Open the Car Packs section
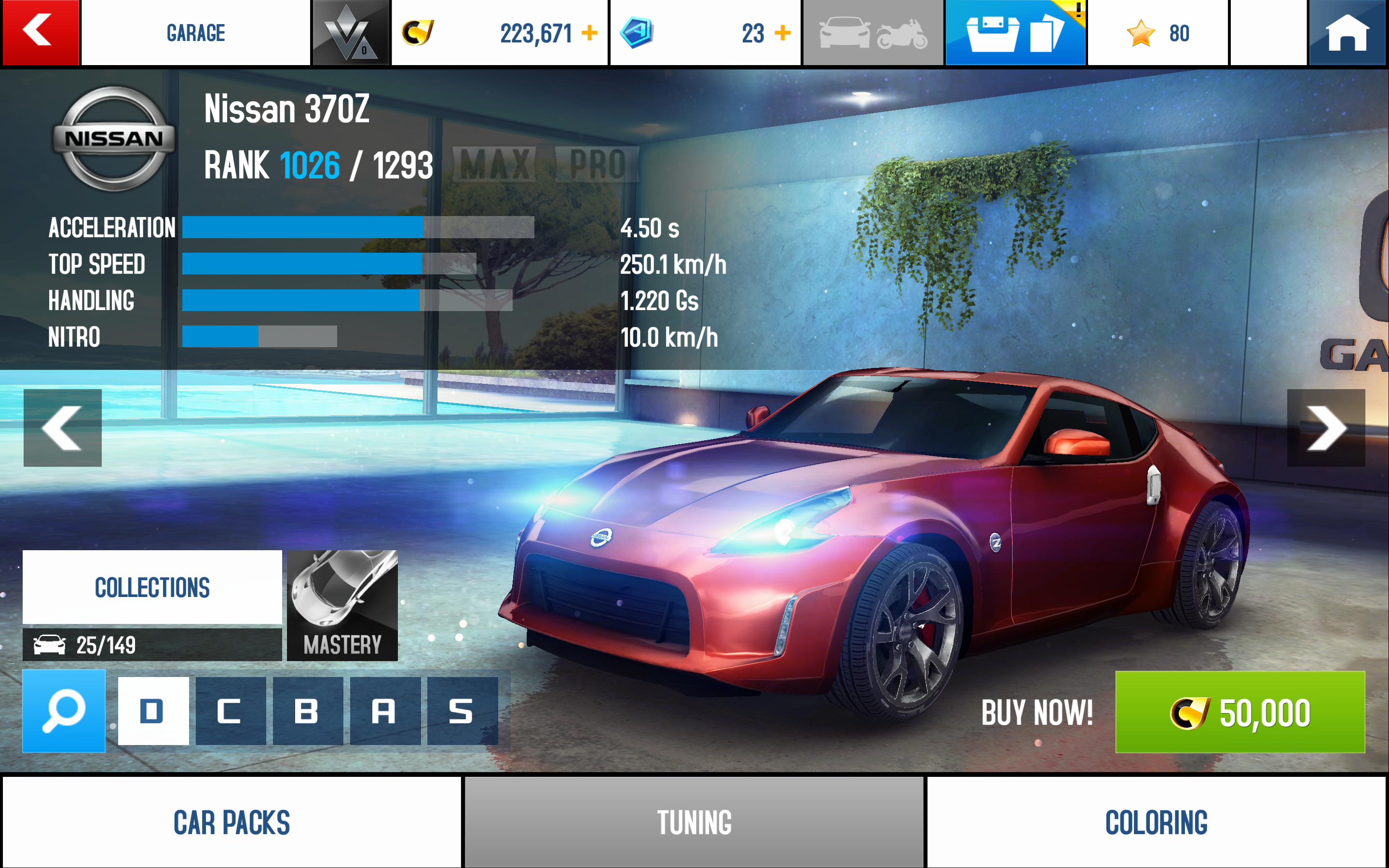The height and width of the screenshot is (868, 1389). pyautogui.click(x=231, y=822)
